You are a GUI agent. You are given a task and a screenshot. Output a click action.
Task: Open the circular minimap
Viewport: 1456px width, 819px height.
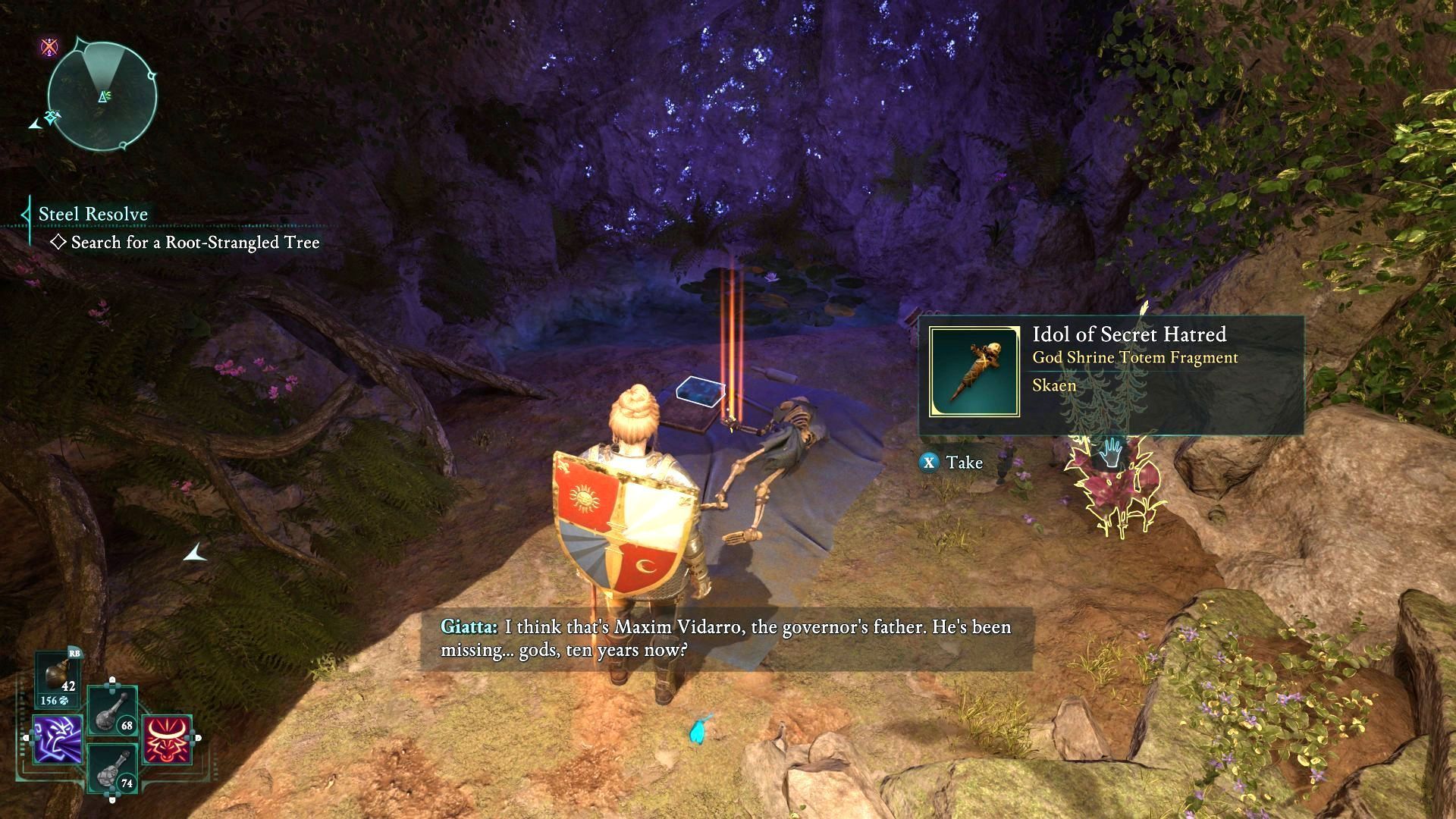pyautogui.click(x=102, y=96)
